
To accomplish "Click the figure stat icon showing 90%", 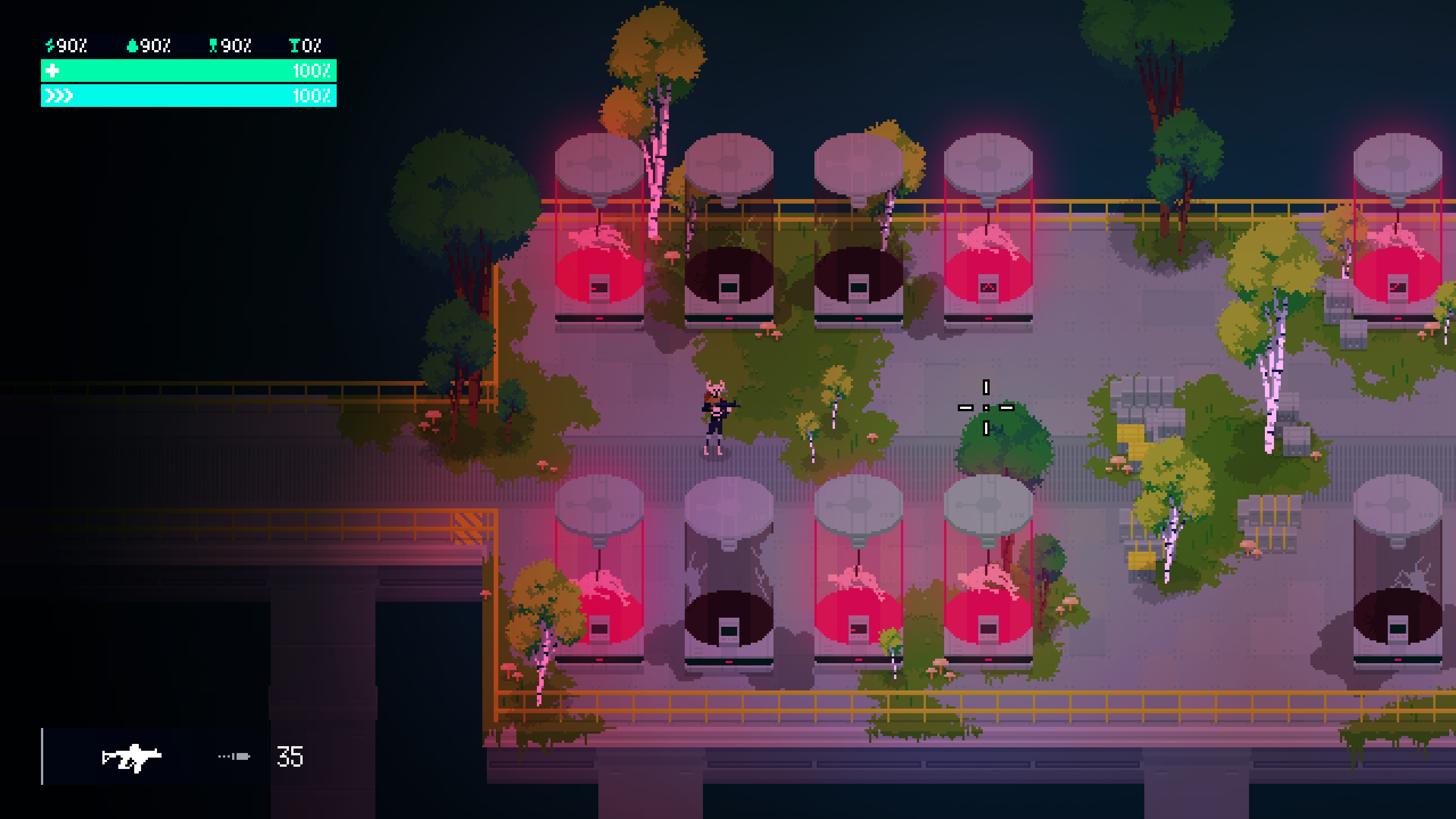I will click(213, 44).
